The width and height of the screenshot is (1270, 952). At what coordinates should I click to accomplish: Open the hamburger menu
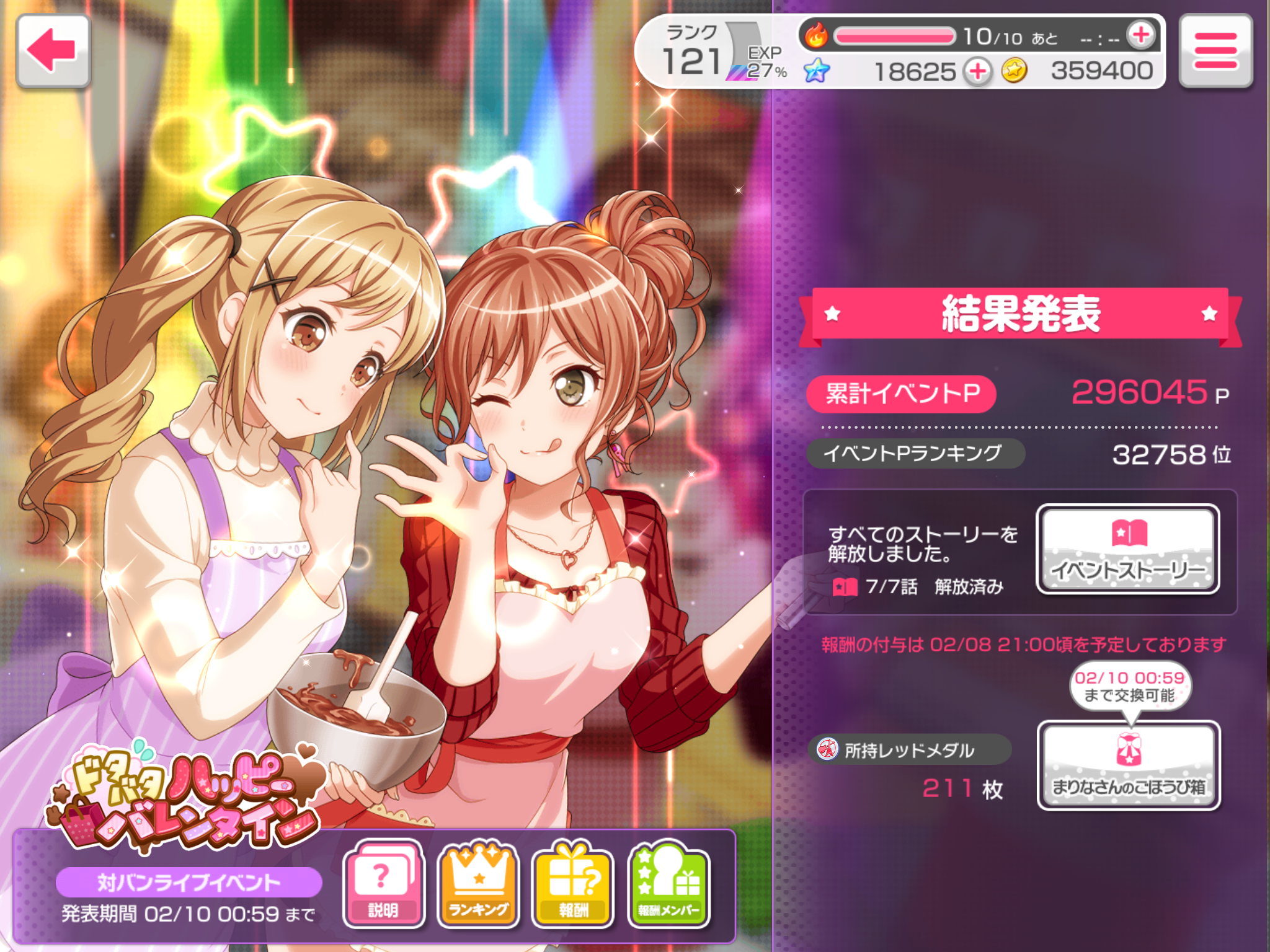[1215, 51]
